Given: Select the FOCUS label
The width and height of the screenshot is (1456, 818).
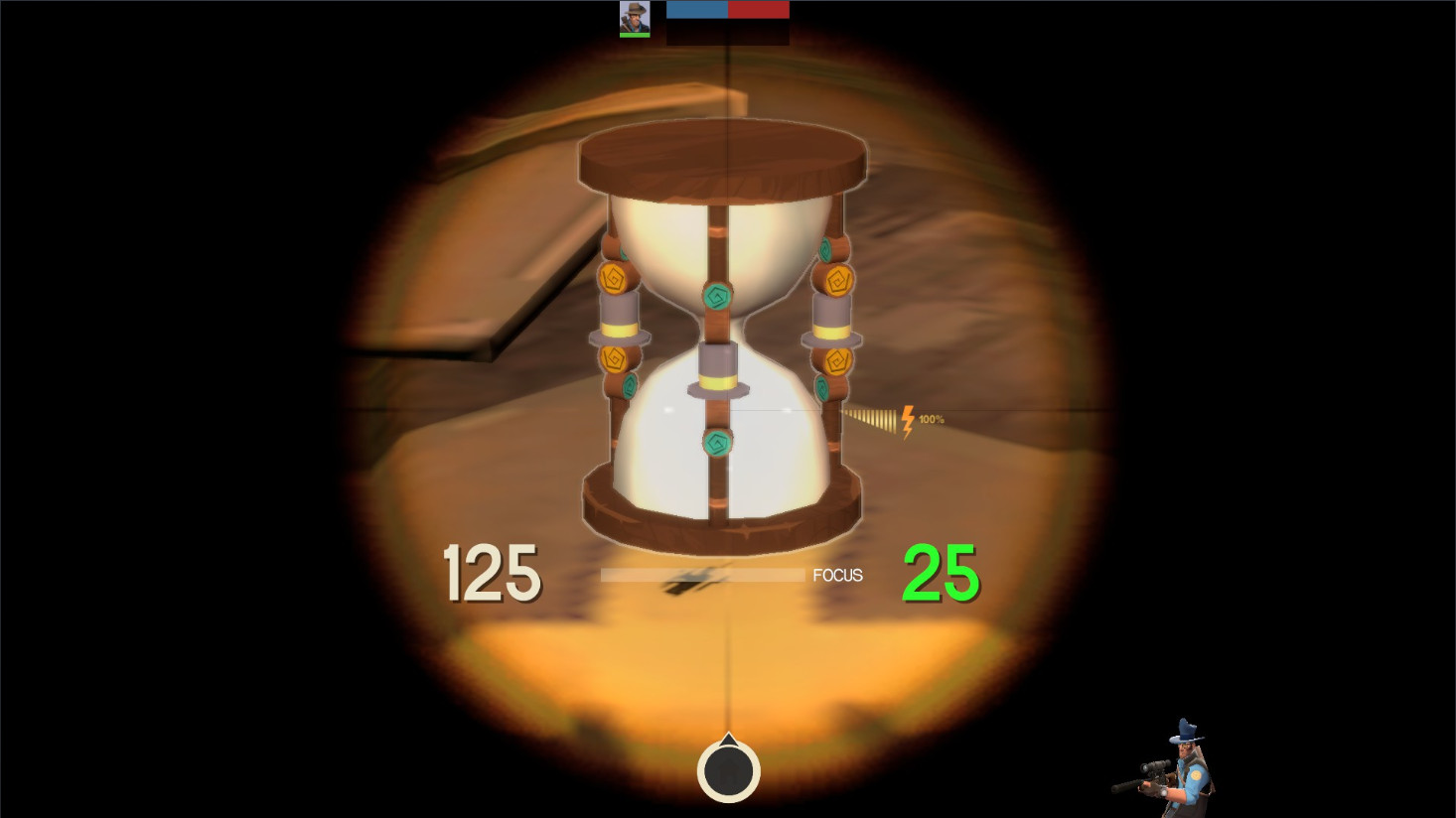Looking at the screenshot, I should coord(835,574).
